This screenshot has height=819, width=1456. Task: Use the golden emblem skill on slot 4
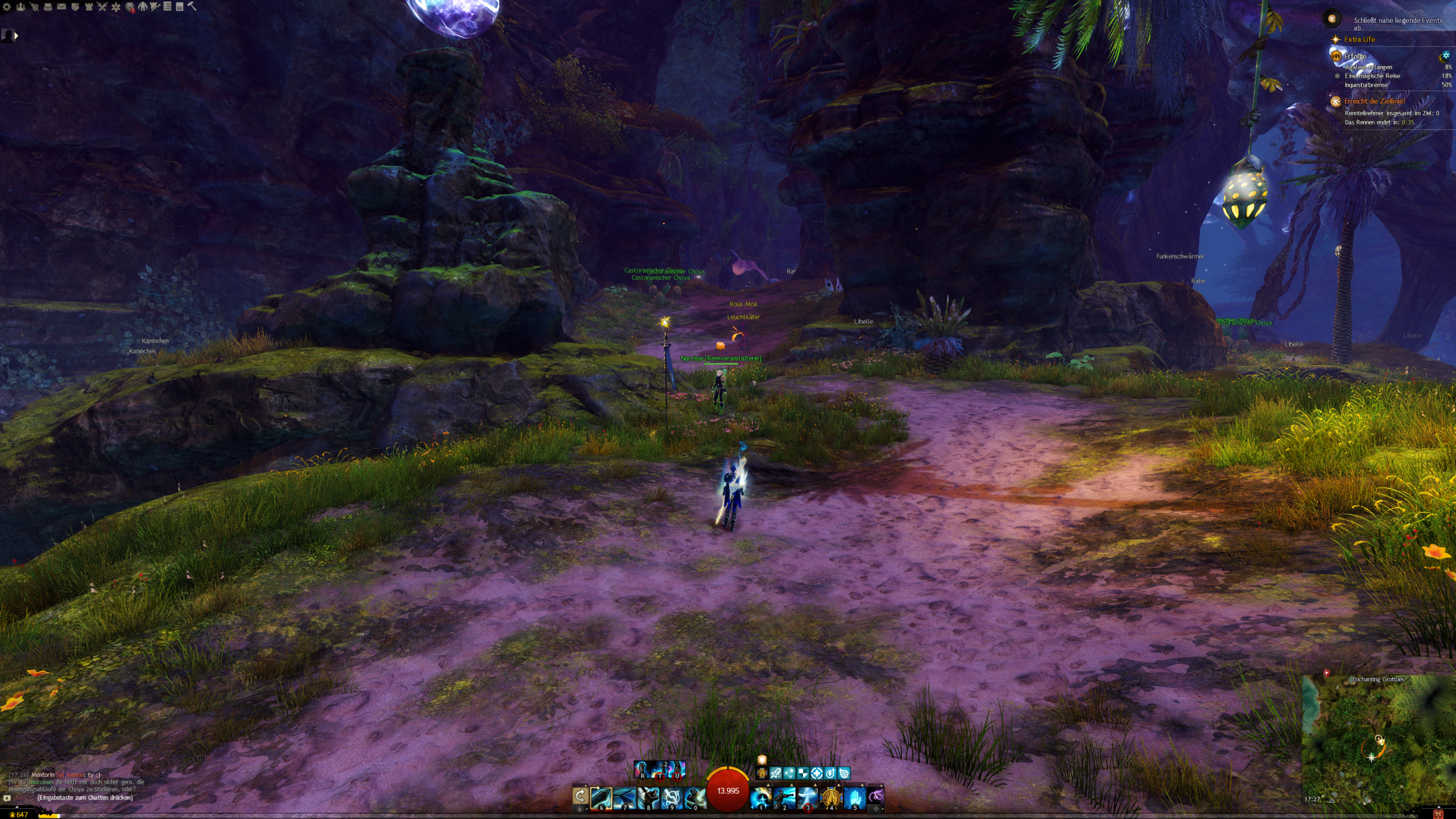click(831, 798)
